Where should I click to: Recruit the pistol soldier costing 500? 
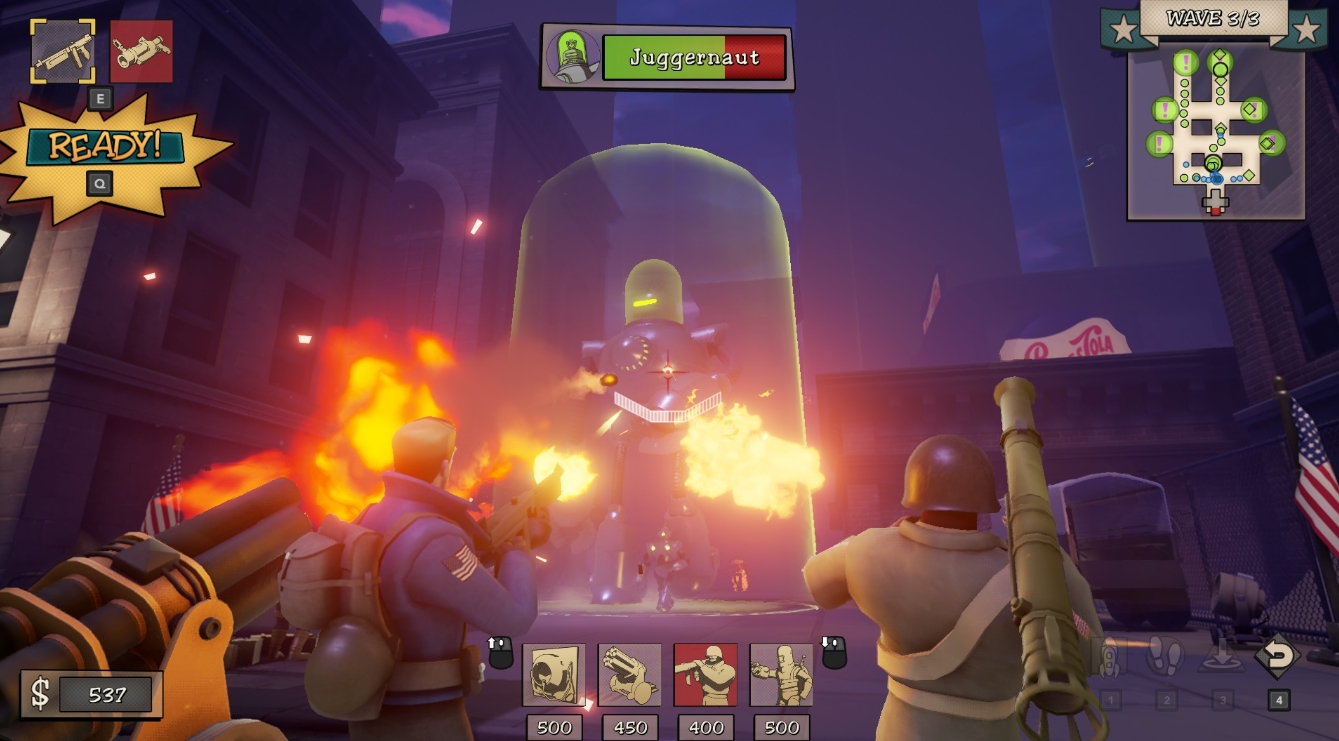coord(783,675)
